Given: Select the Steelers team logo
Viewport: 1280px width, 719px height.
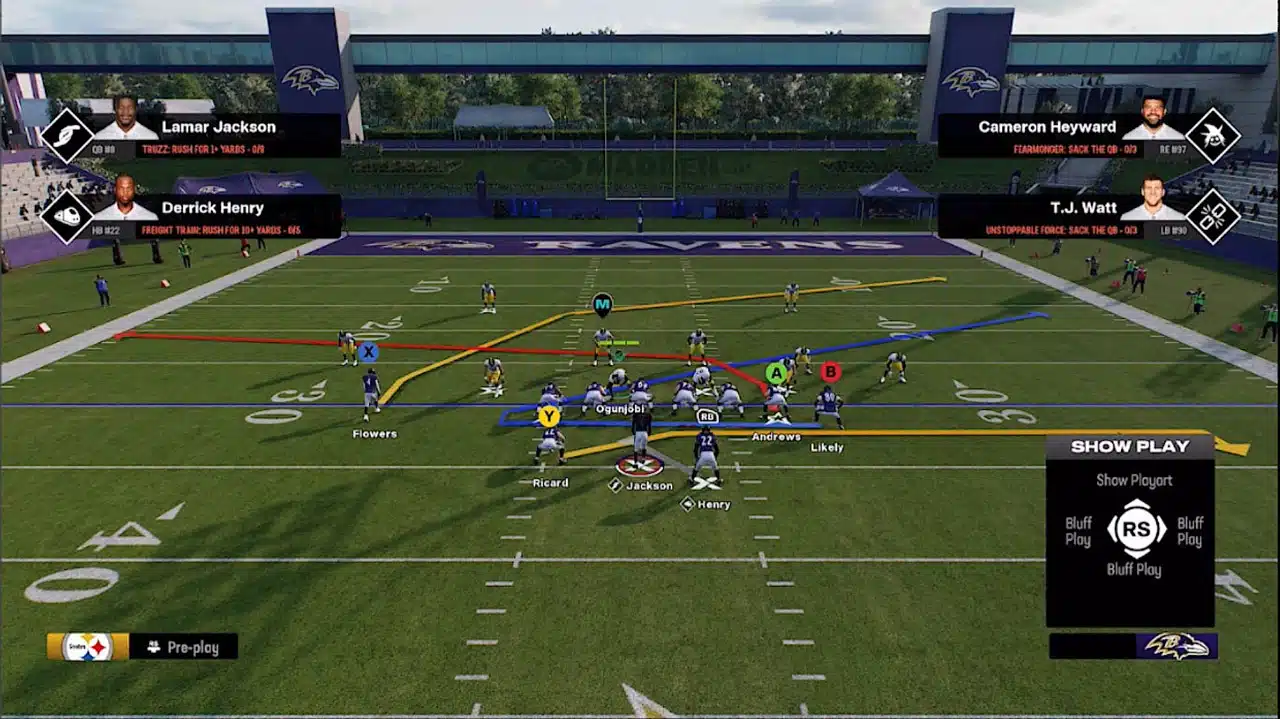Looking at the screenshot, I should point(87,647).
